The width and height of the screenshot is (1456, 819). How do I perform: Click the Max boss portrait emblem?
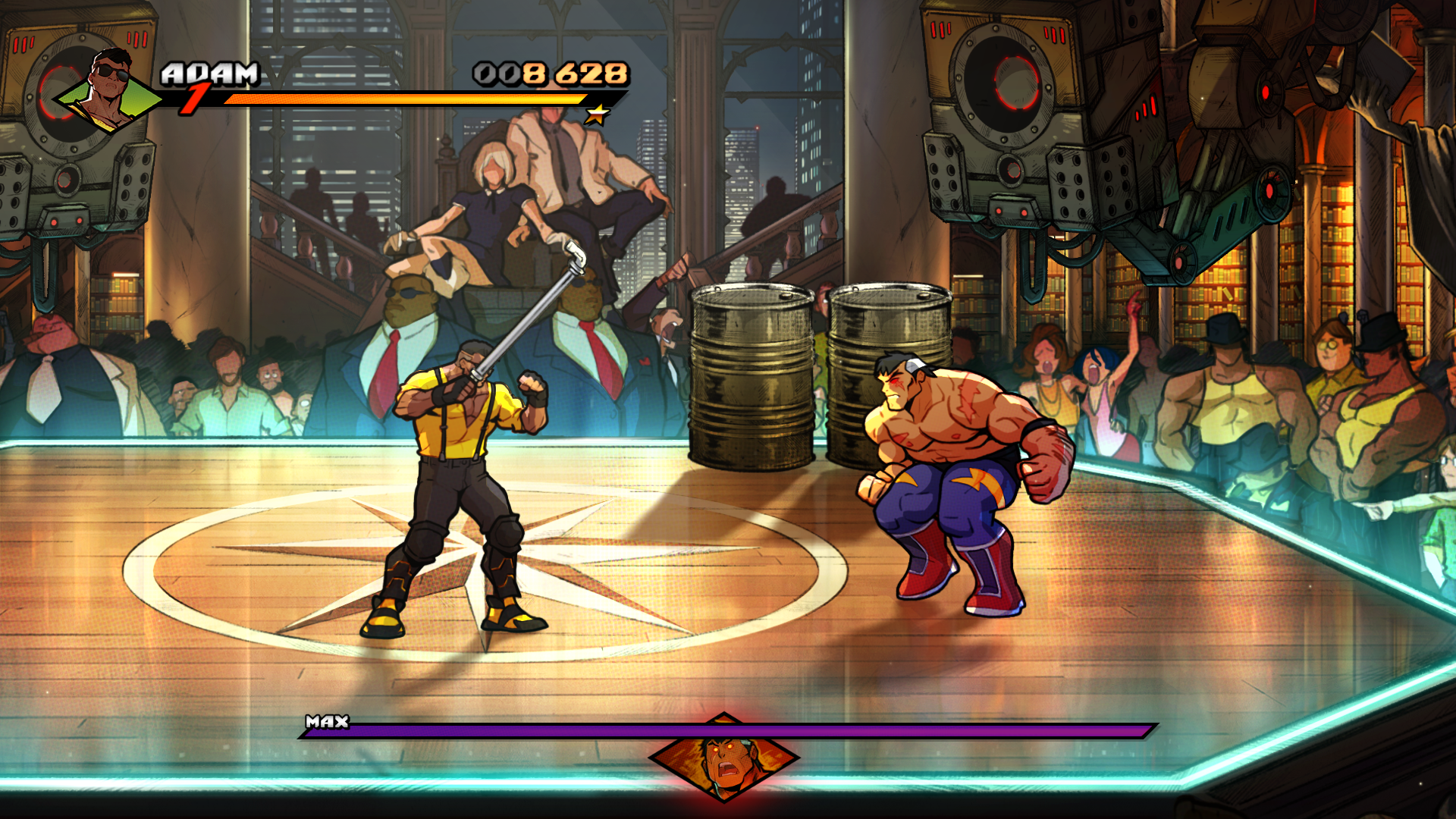(x=724, y=757)
